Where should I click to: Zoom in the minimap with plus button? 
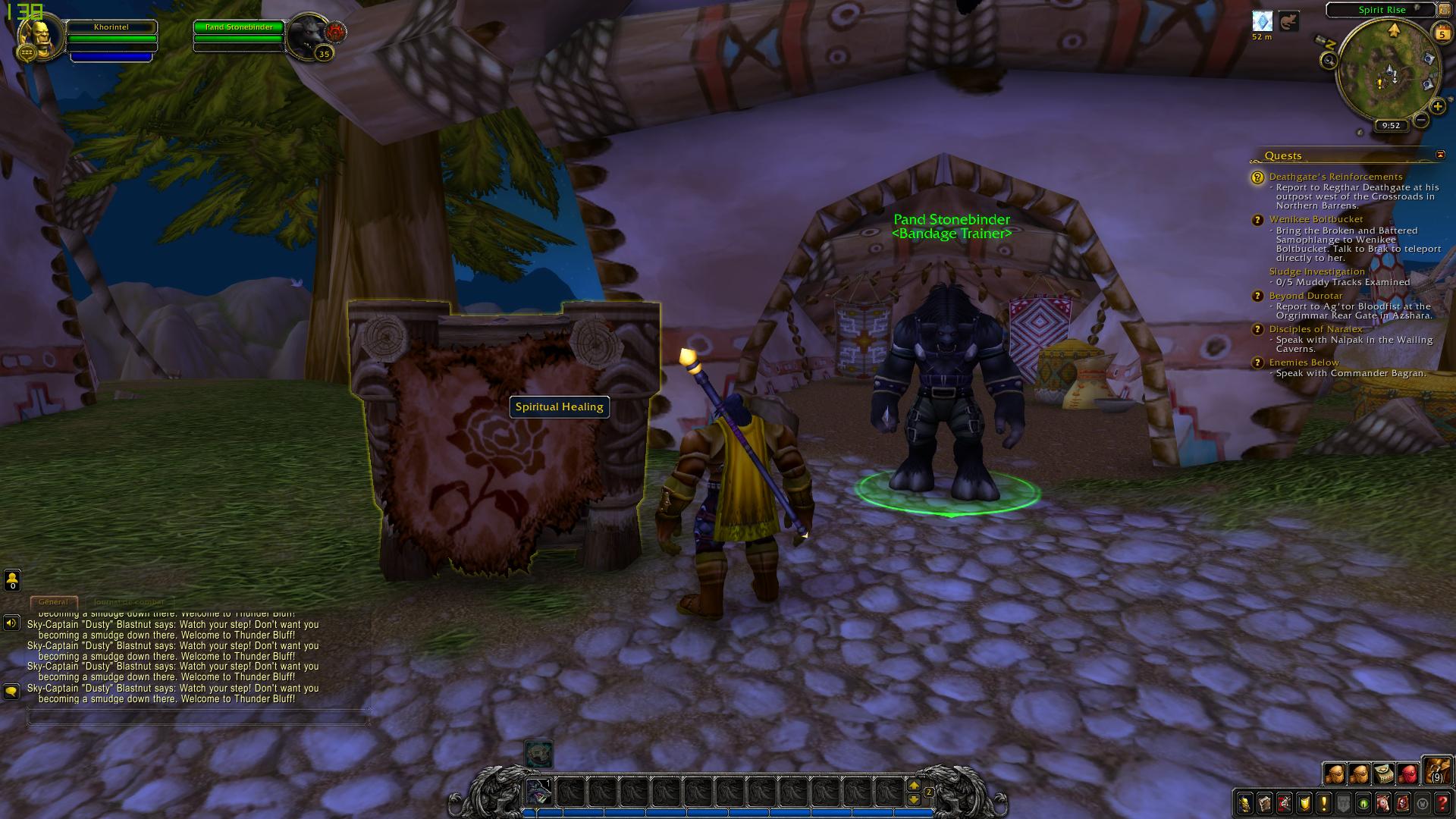[x=1437, y=107]
